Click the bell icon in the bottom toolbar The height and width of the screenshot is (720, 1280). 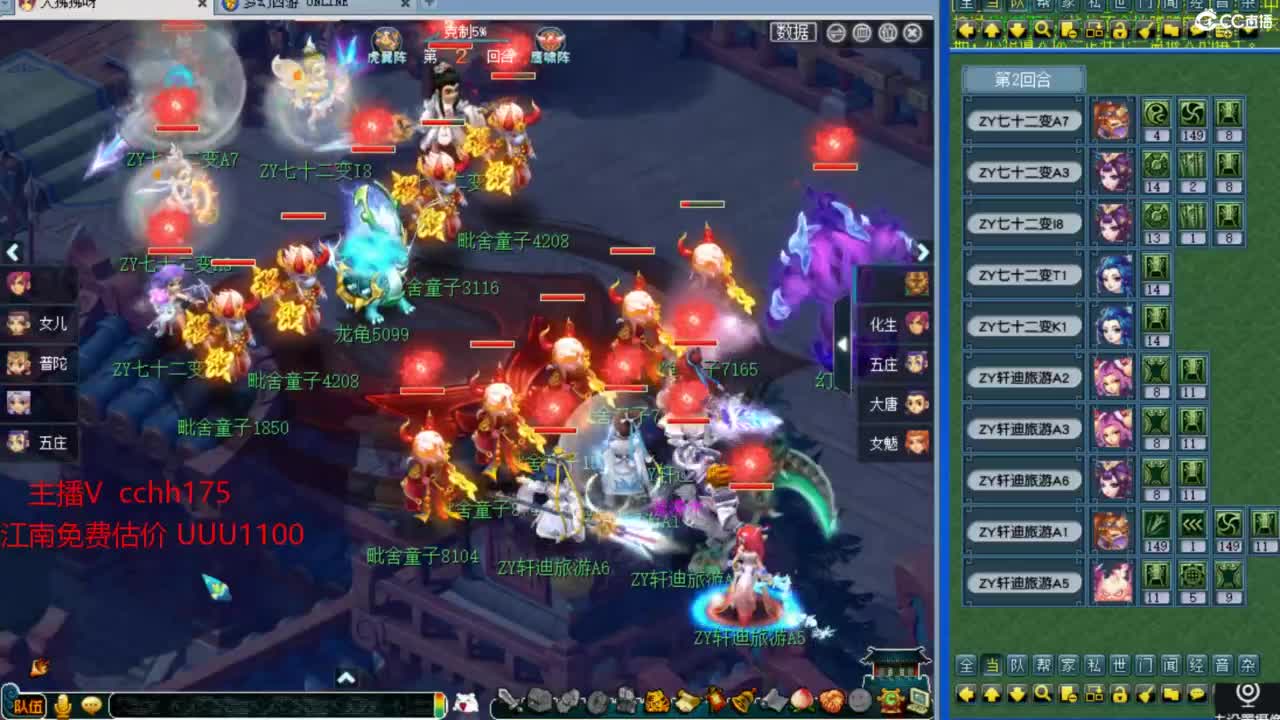744,700
